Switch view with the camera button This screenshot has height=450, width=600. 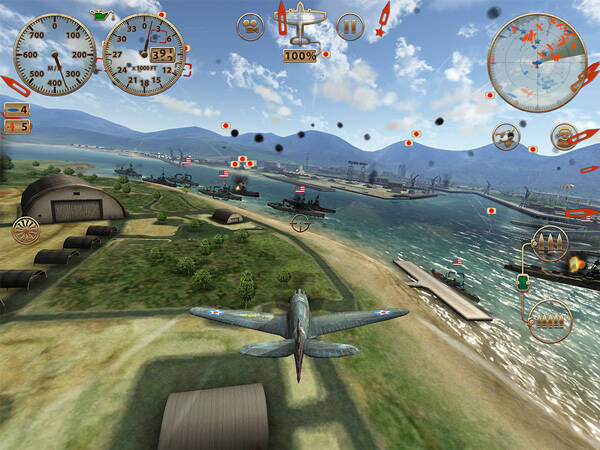pyautogui.click(x=250, y=26)
